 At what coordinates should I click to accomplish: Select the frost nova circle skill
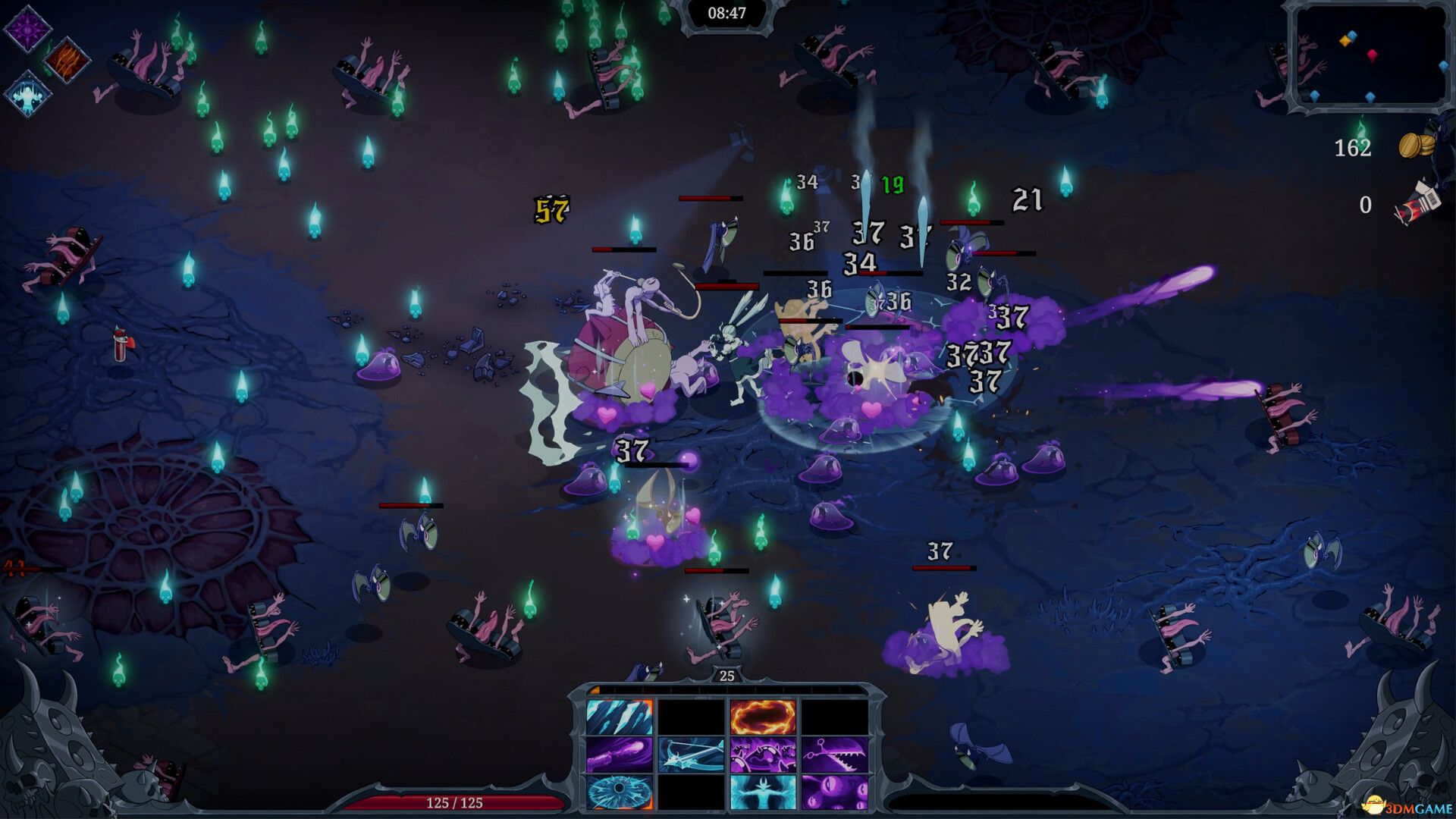pos(619,792)
